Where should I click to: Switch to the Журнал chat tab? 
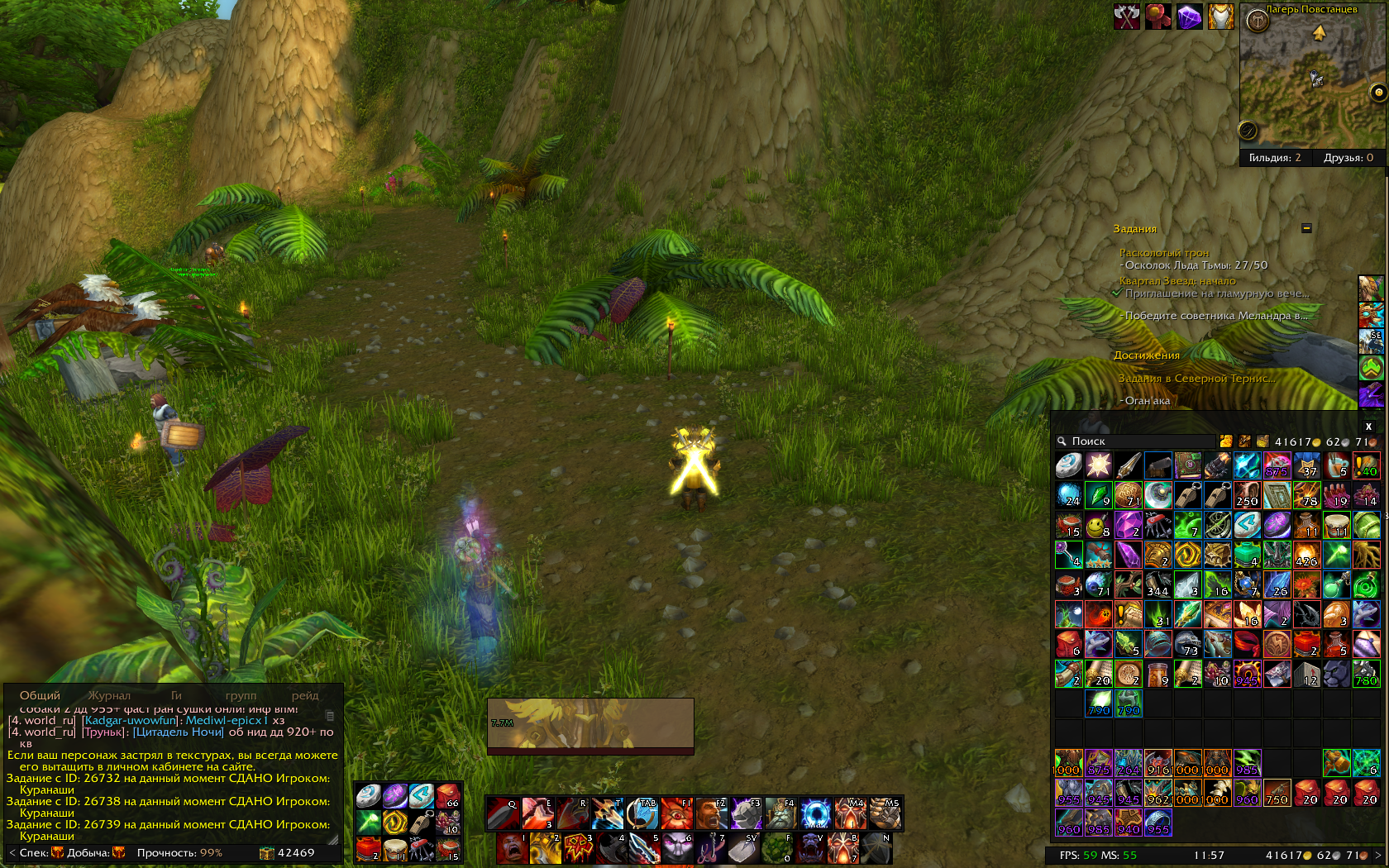(109, 695)
